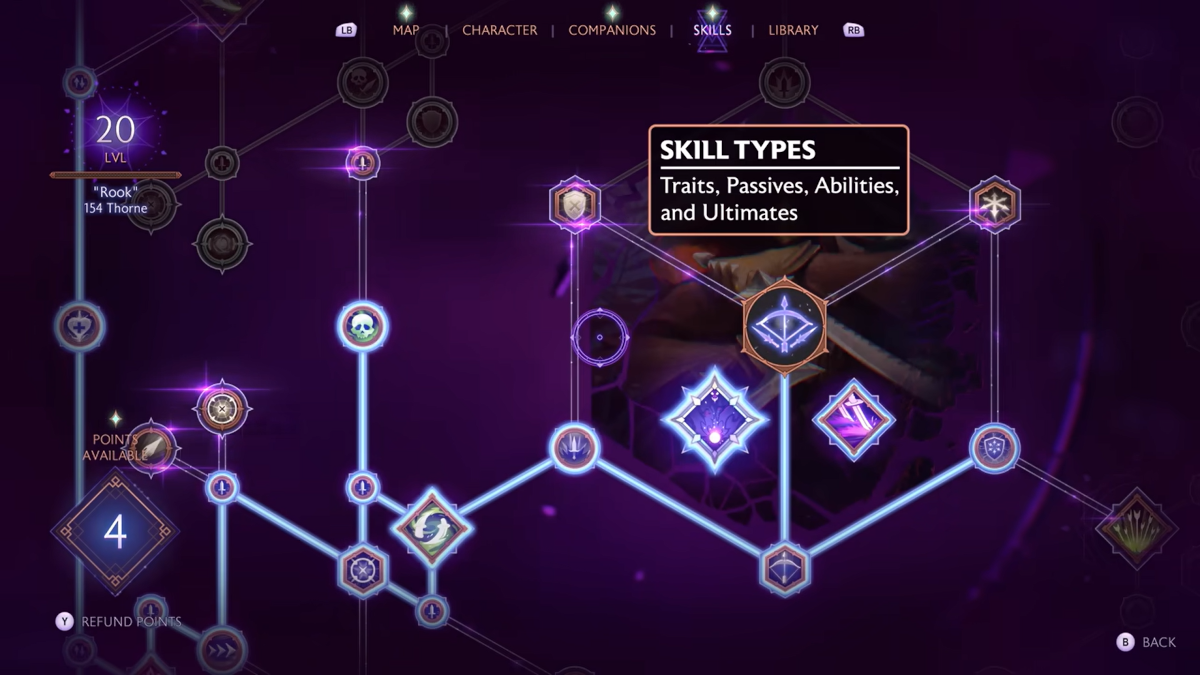Go back using the Back button

point(1147,642)
